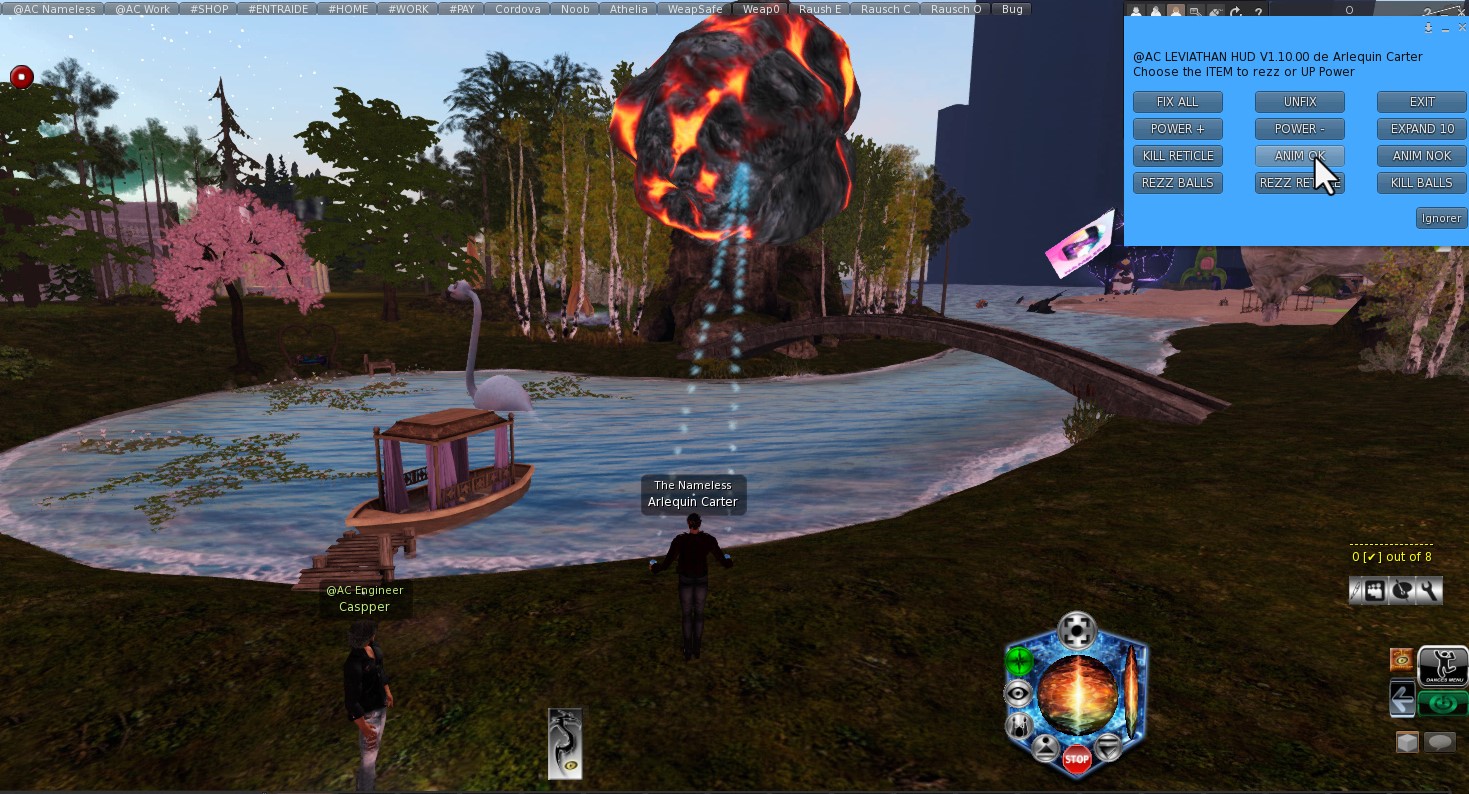Switch to the Cordova tab
1469x794 pixels.
tap(517, 9)
